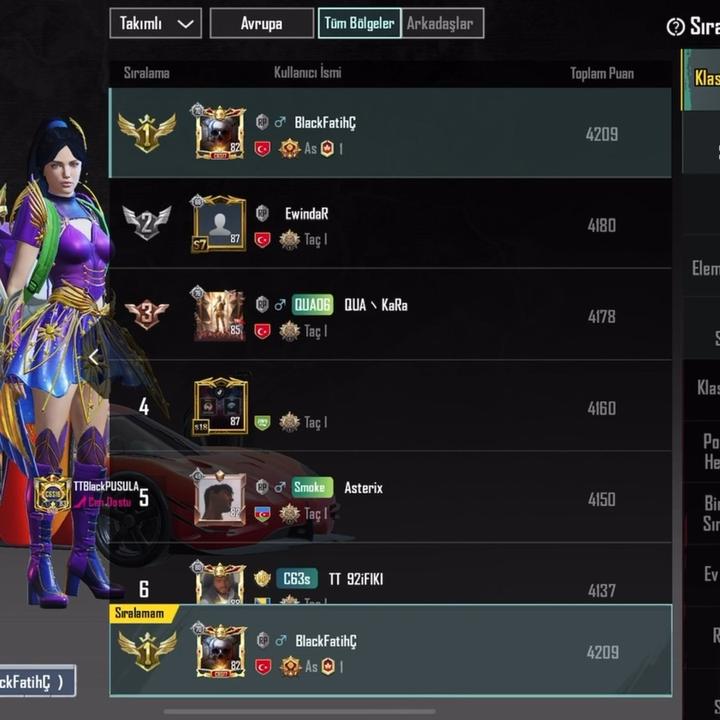View Asterix's profile avatar
Viewport: 720px width, 720px height.
(220, 497)
